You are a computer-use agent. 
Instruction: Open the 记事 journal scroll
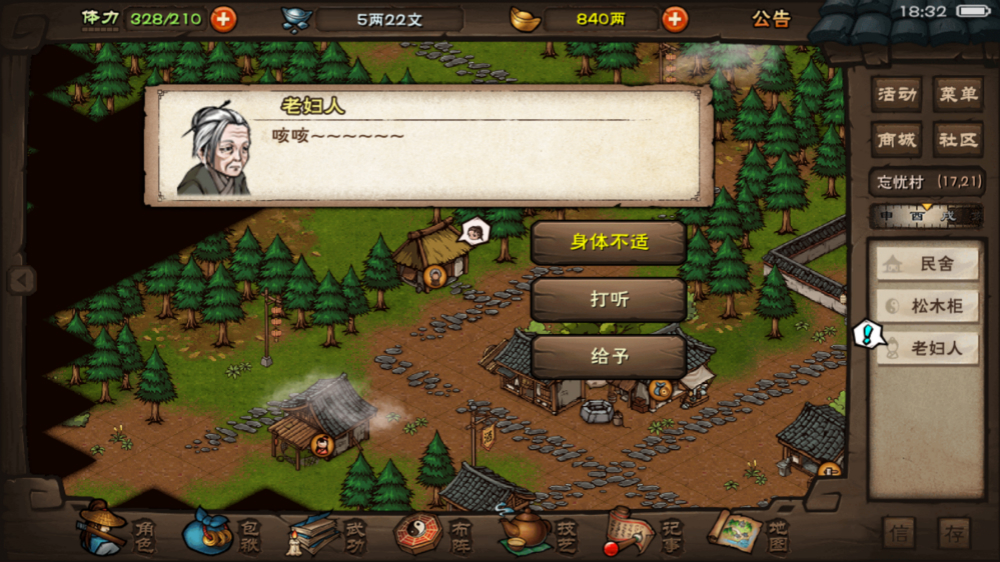pos(640,531)
